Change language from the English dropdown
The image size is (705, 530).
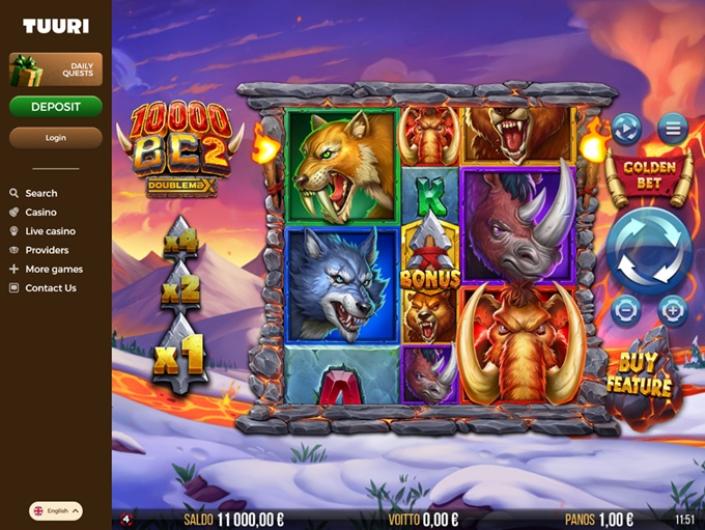click(56, 510)
